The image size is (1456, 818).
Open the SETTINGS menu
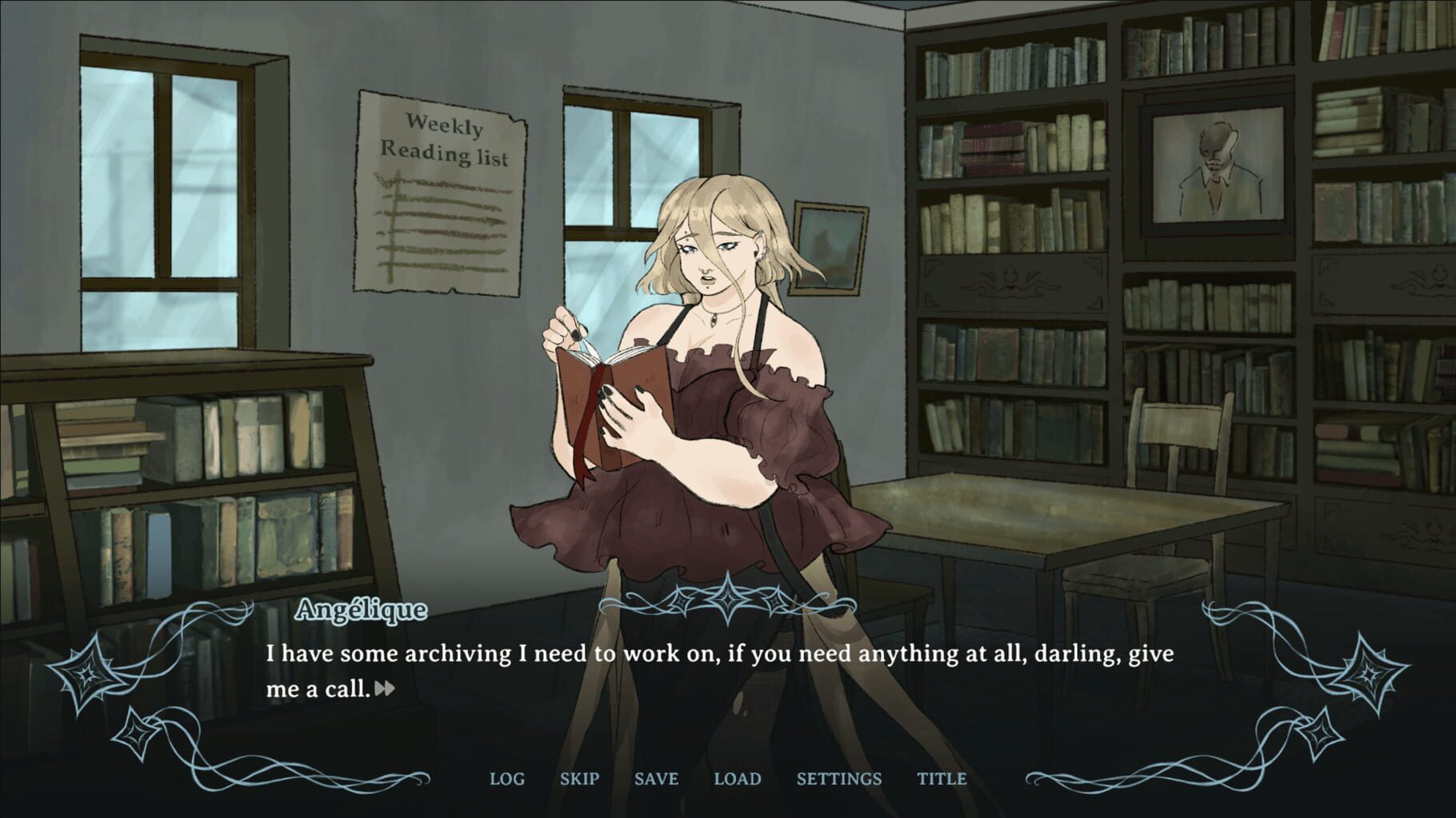click(x=839, y=779)
